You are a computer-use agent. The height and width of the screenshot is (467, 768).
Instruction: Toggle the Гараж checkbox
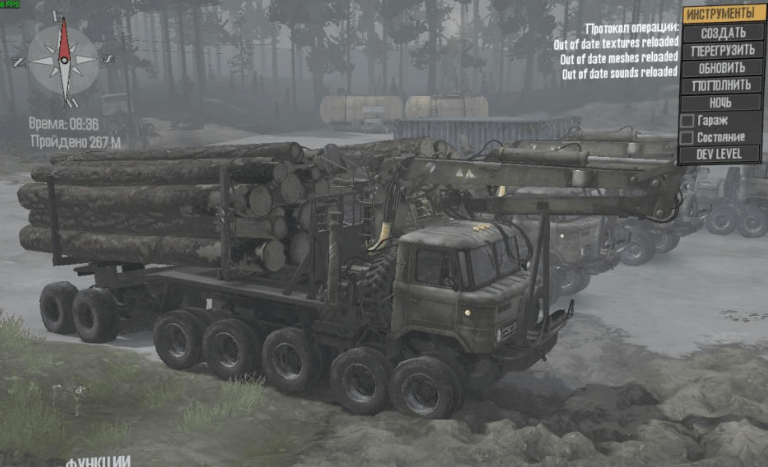(687, 120)
